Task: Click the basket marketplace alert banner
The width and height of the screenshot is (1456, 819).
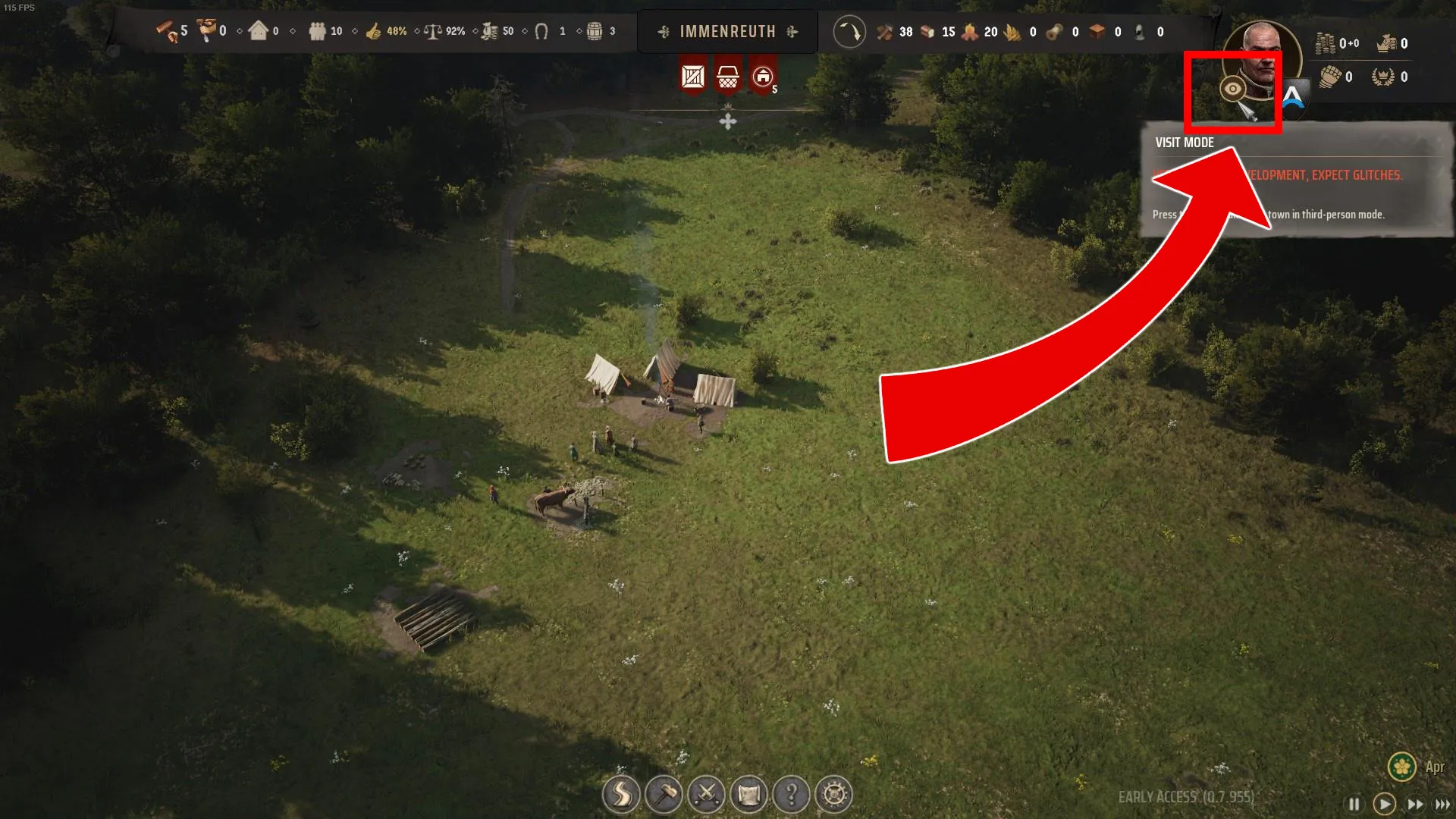Action: [x=728, y=77]
